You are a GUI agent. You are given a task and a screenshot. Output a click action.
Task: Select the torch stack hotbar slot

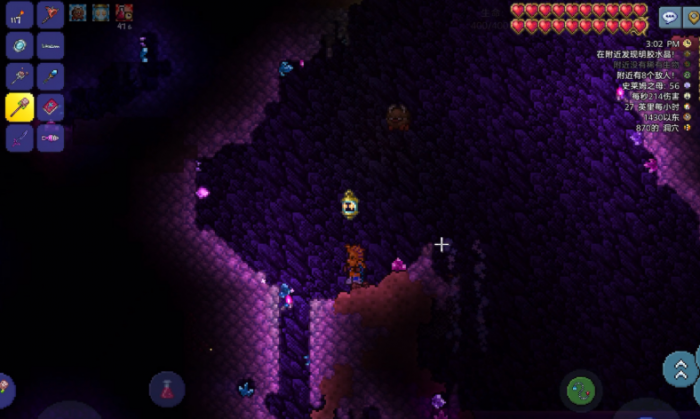(x=20, y=15)
